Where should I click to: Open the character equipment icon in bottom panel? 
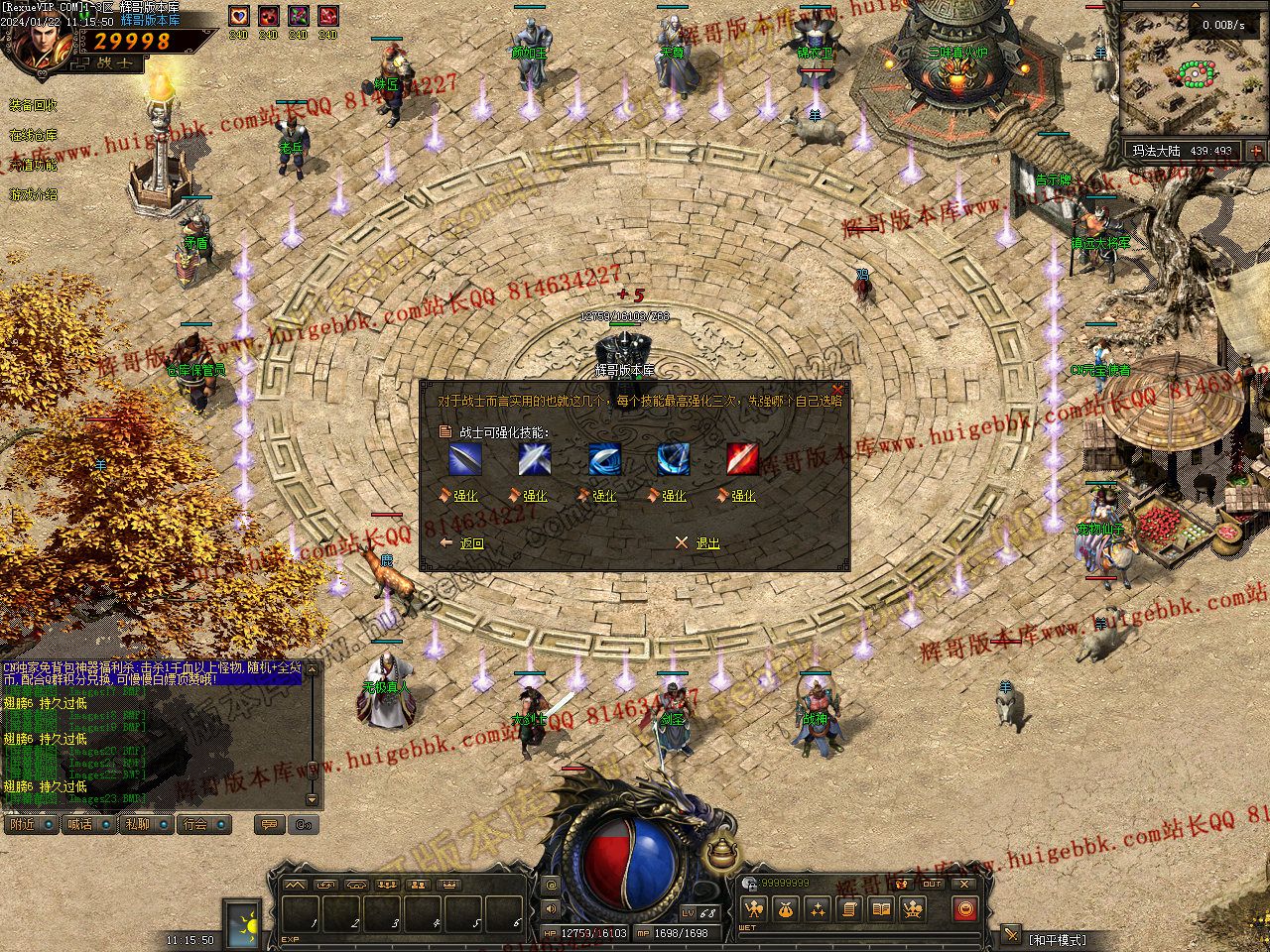(x=753, y=909)
